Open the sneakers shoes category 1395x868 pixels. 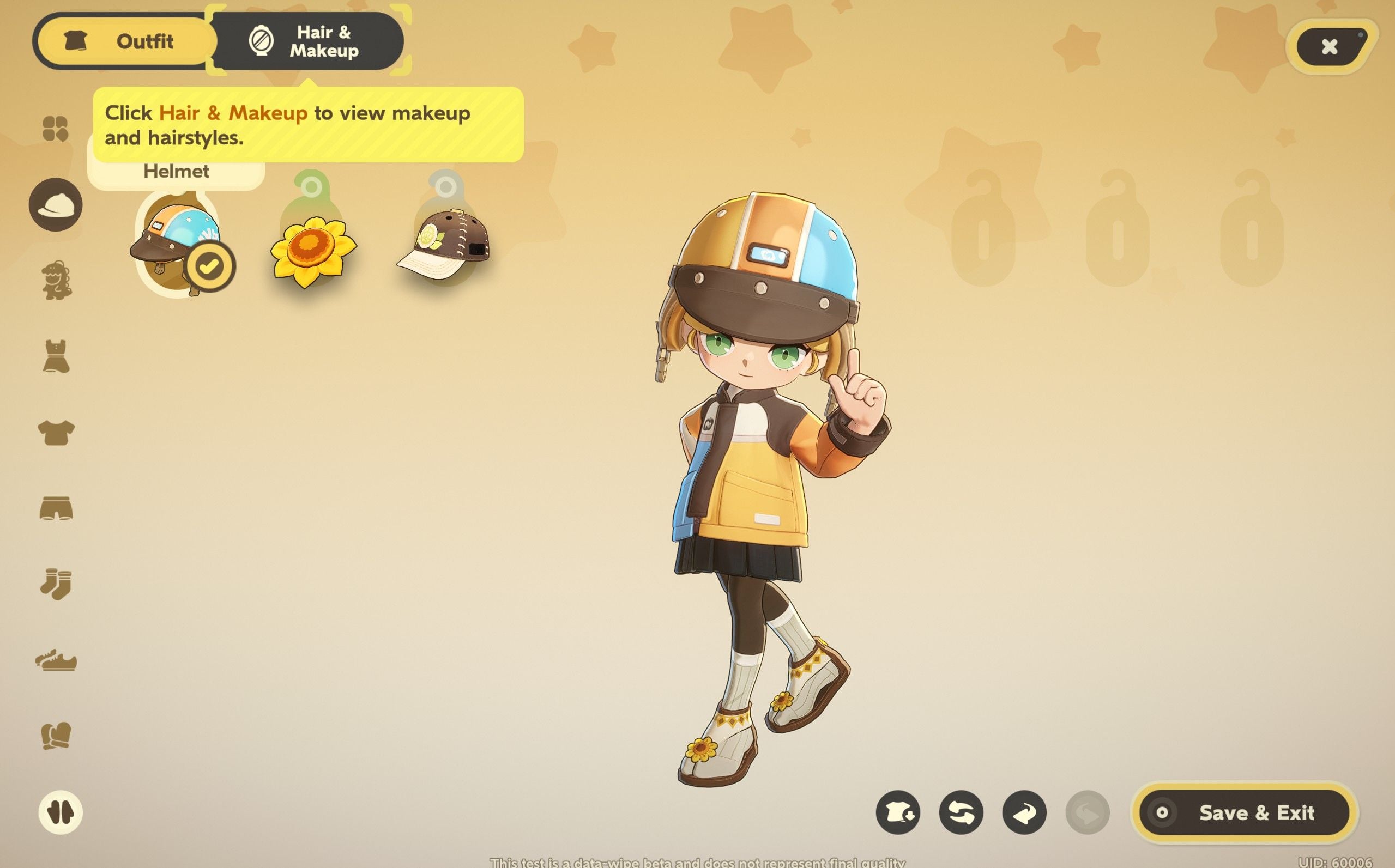tap(56, 661)
